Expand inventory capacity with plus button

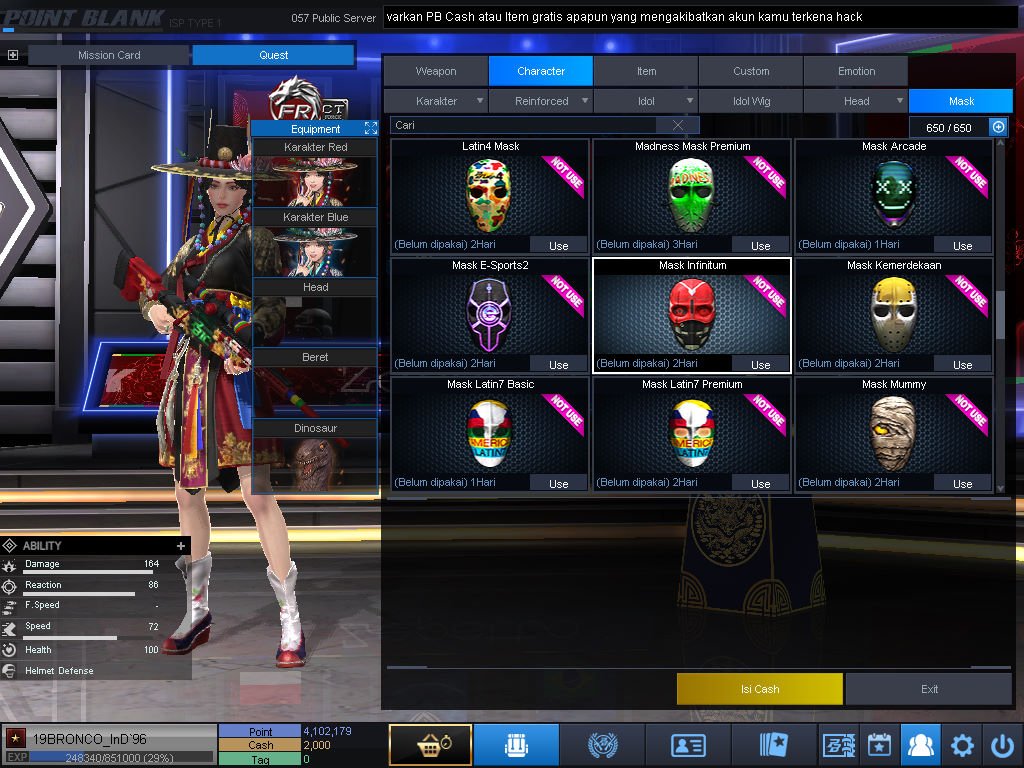tap(997, 127)
